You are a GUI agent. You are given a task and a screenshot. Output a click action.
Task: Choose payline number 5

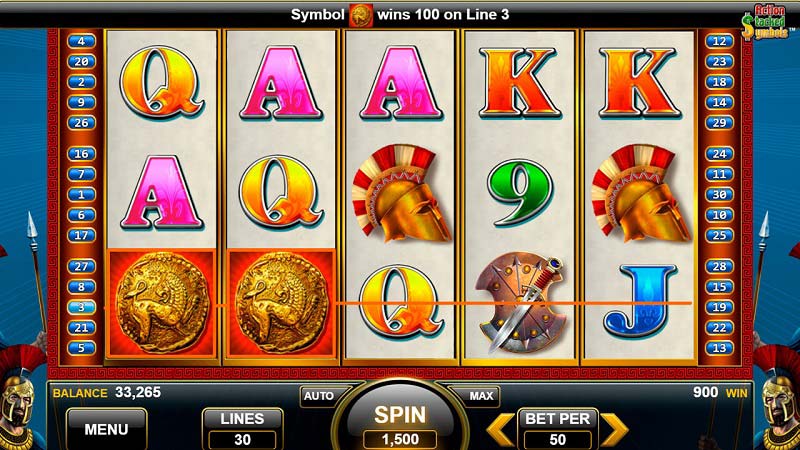(x=81, y=348)
